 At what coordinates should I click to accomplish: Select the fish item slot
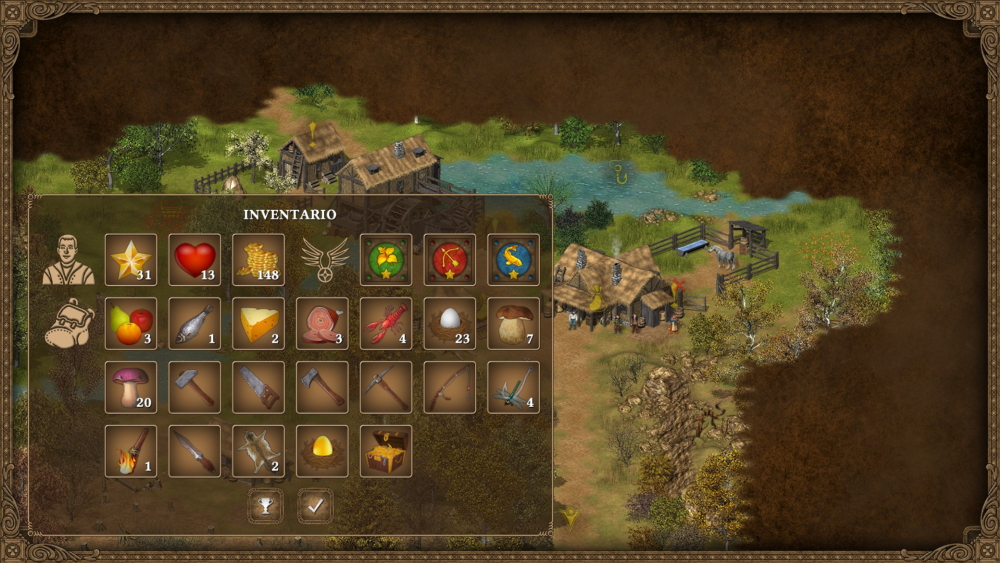(x=195, y=323)
